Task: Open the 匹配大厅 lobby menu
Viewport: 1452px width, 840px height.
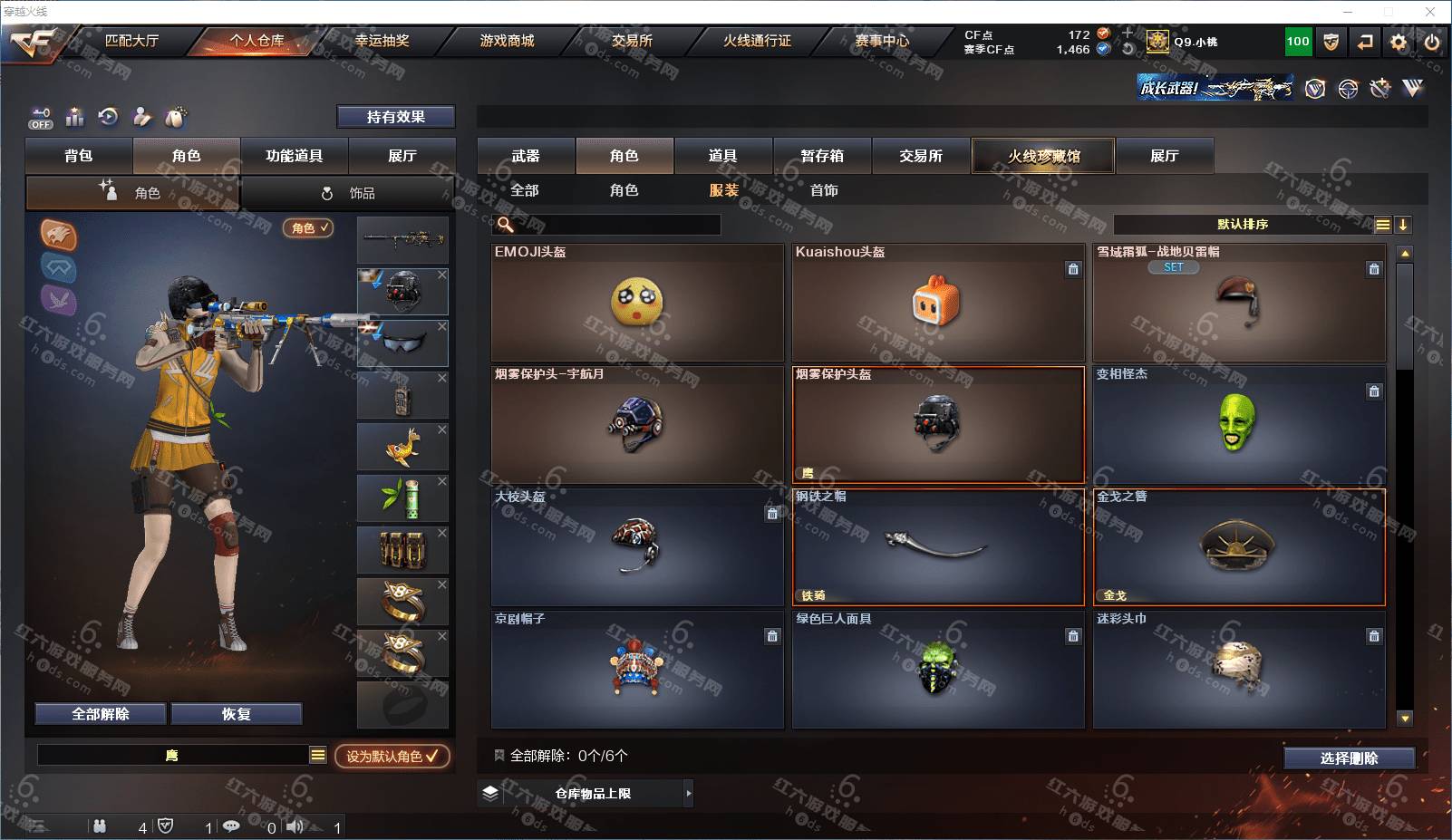Action: 131,41
